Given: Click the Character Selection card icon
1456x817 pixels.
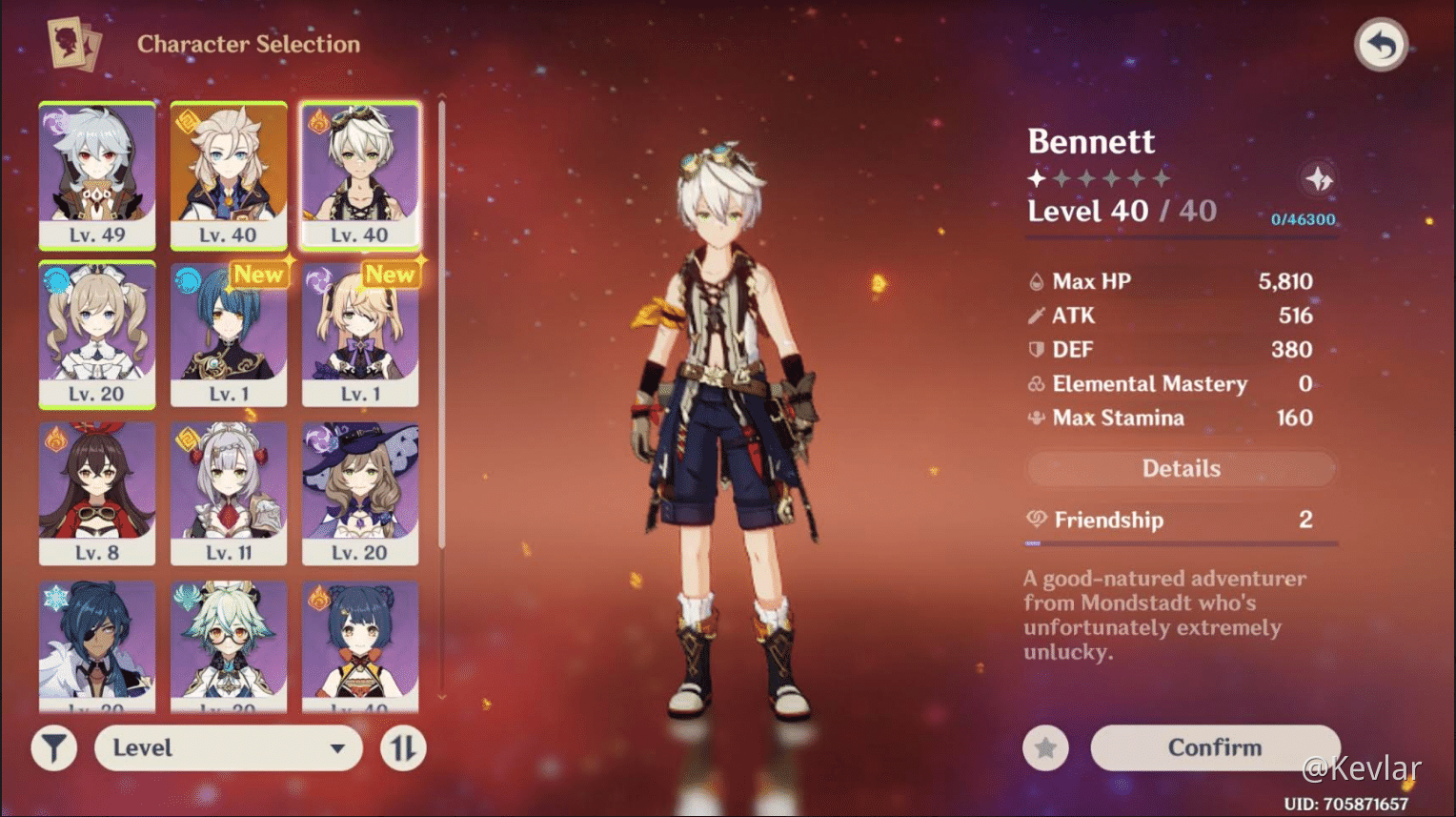Looking at the screenshot, I should tap(75, 44).
